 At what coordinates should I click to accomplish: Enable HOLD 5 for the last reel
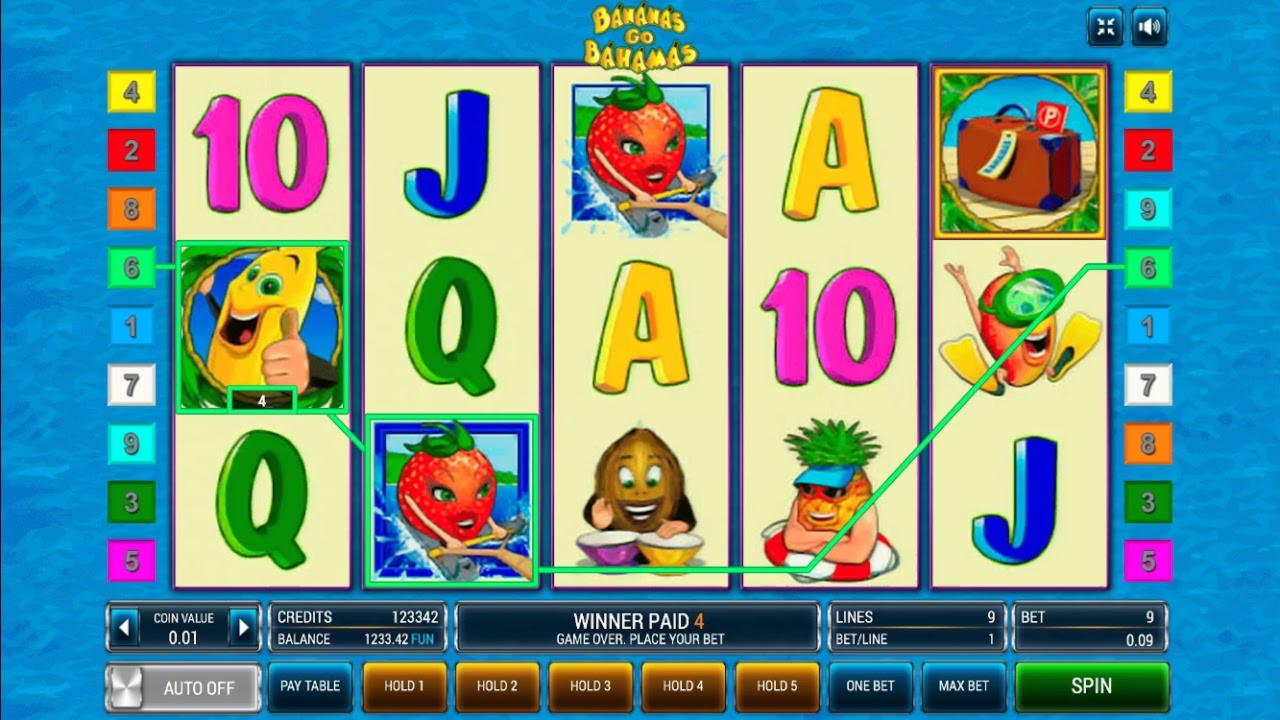click(x=777, y=687)
